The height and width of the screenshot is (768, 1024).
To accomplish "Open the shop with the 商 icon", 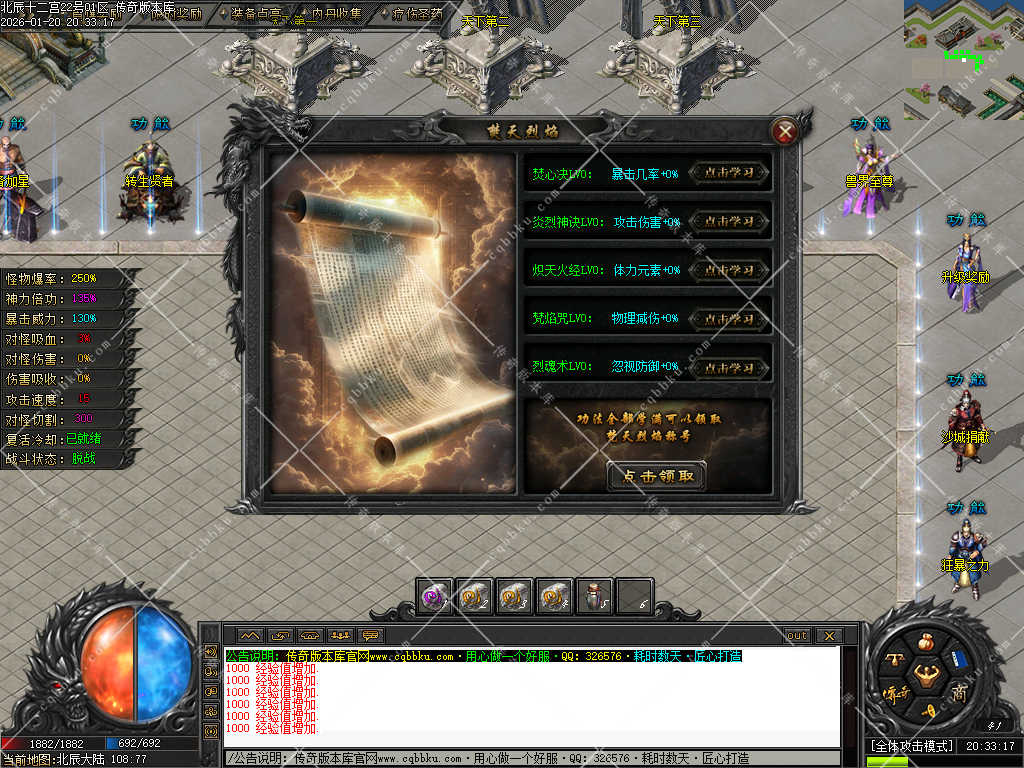I will (959, 692).
